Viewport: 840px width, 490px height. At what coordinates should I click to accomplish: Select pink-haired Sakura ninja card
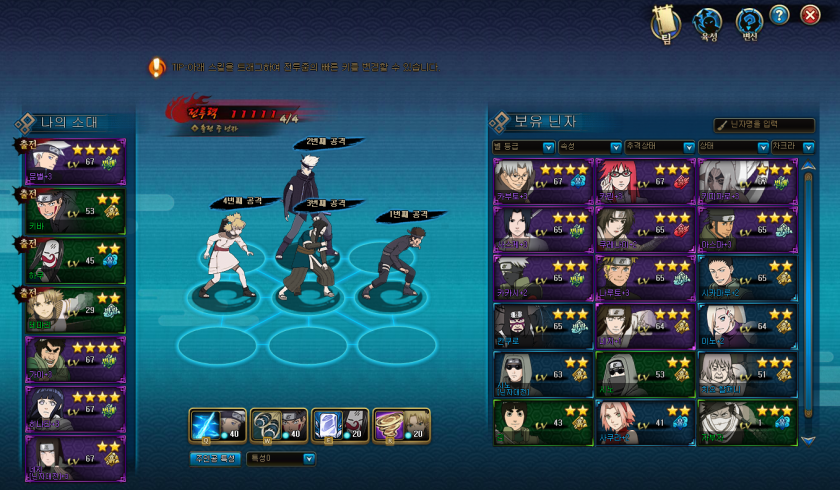[x=645, y=421]
